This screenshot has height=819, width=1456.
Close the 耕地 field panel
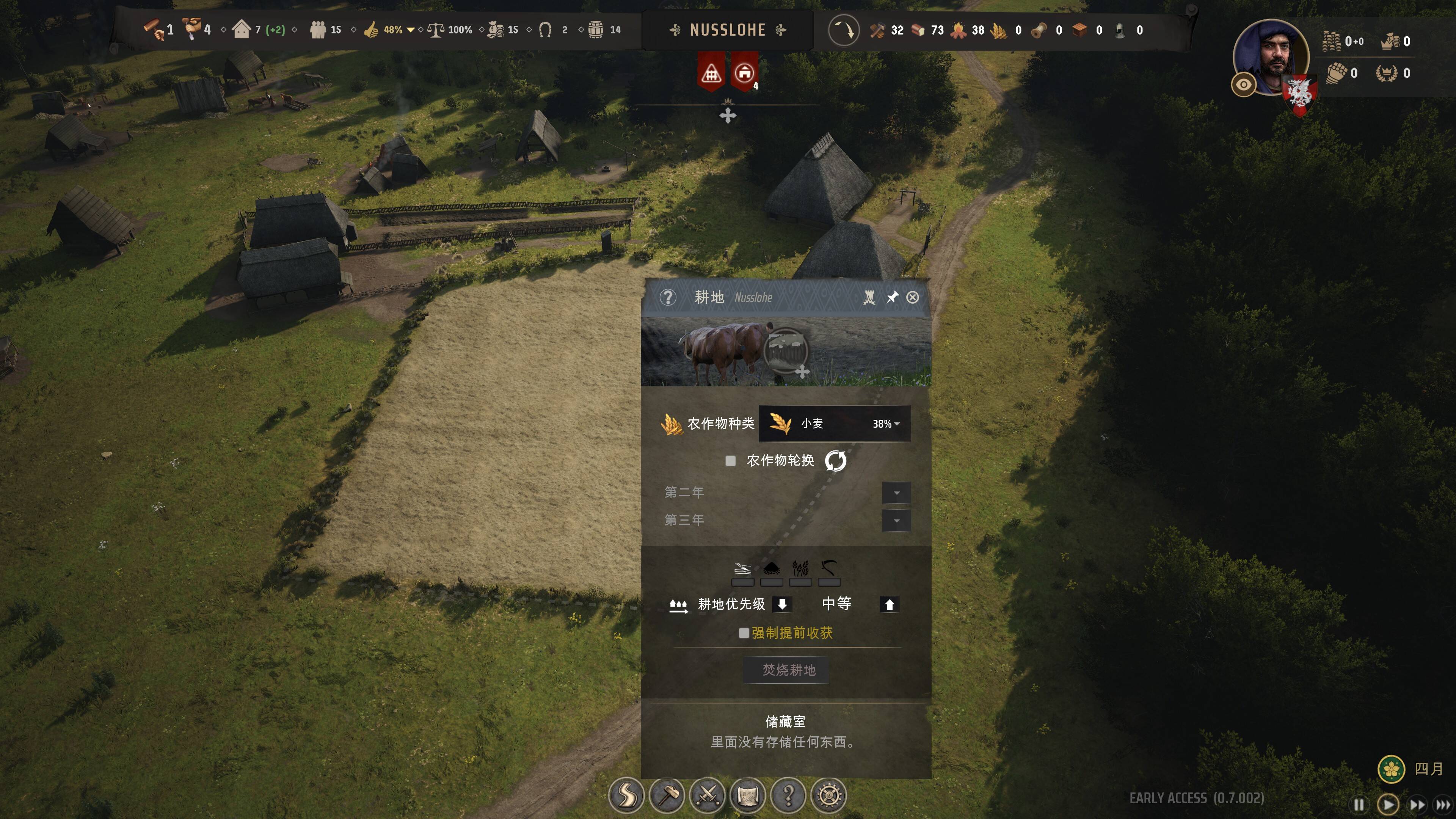[x=912, y=297]
